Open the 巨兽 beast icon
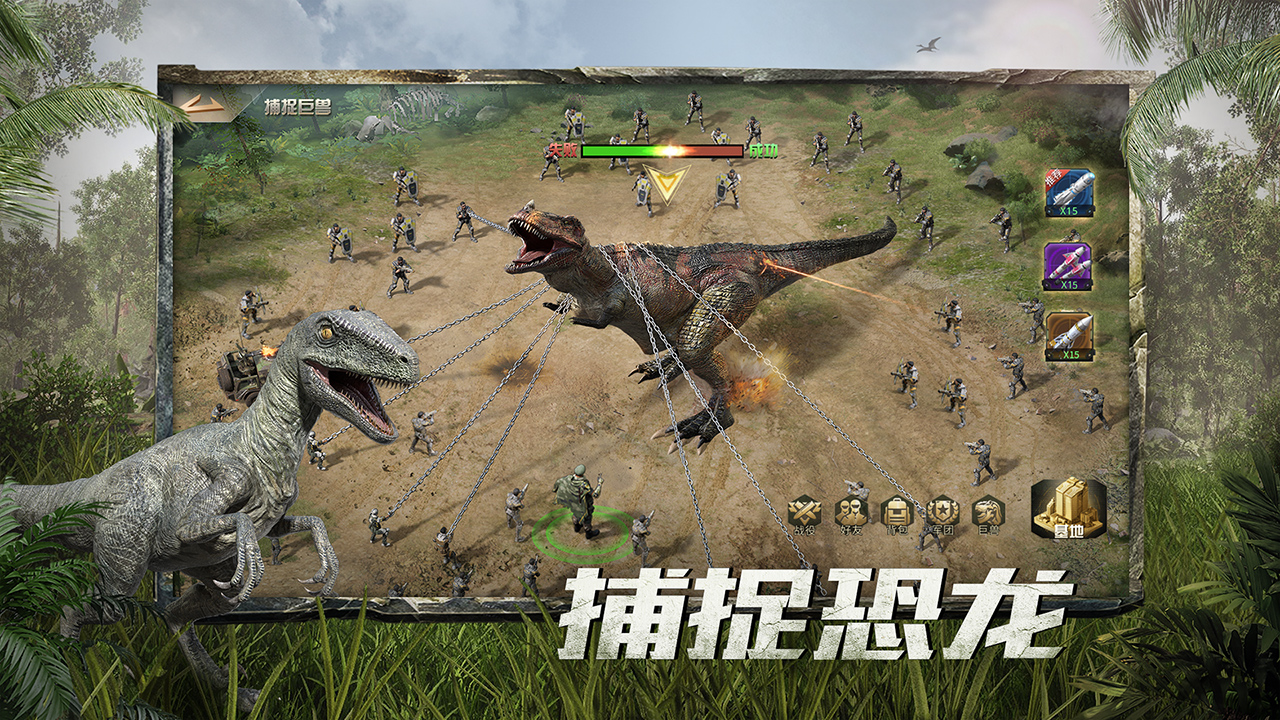 pos(989,512)
